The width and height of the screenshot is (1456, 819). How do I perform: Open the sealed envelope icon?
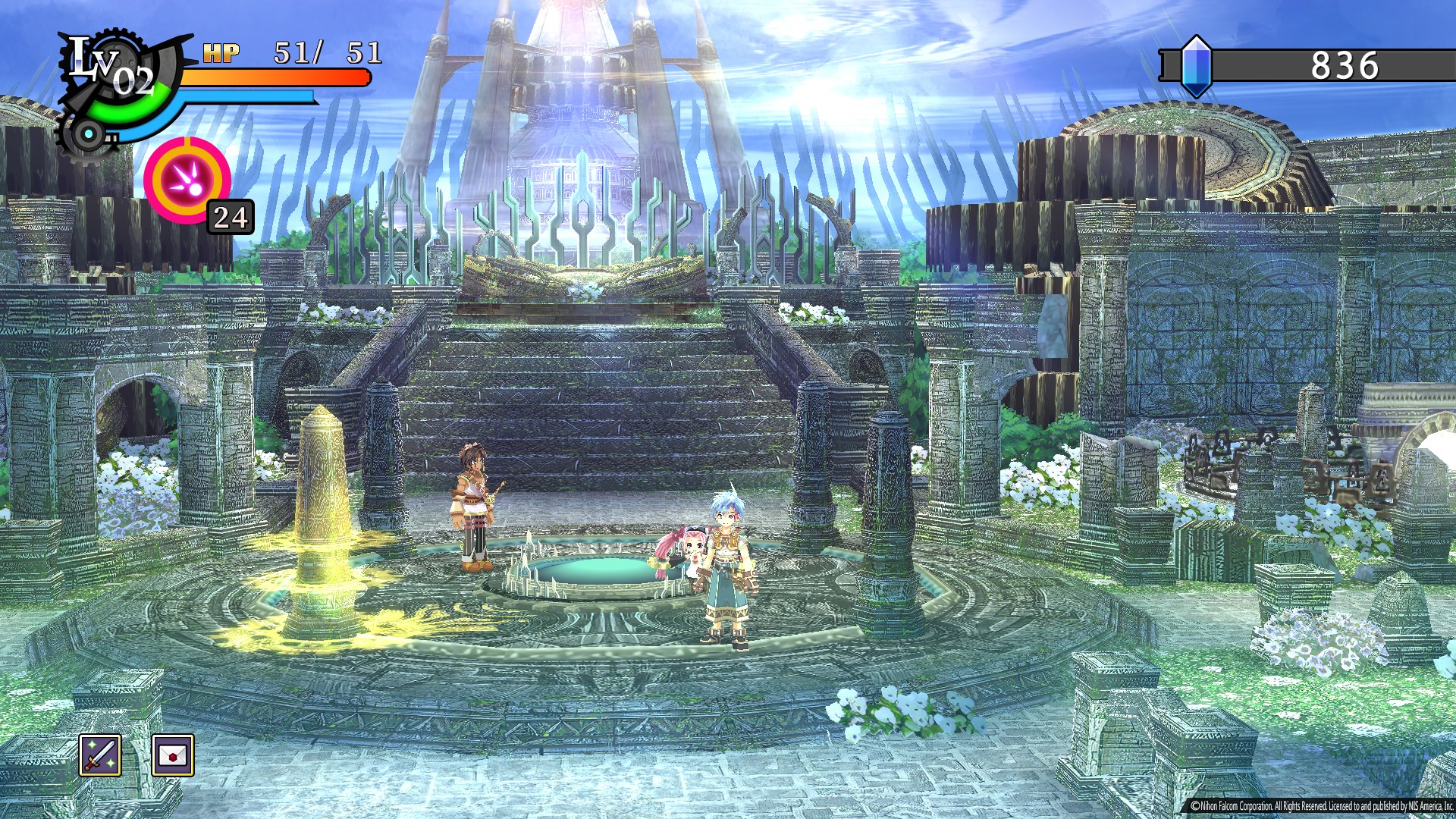[173, 755]
